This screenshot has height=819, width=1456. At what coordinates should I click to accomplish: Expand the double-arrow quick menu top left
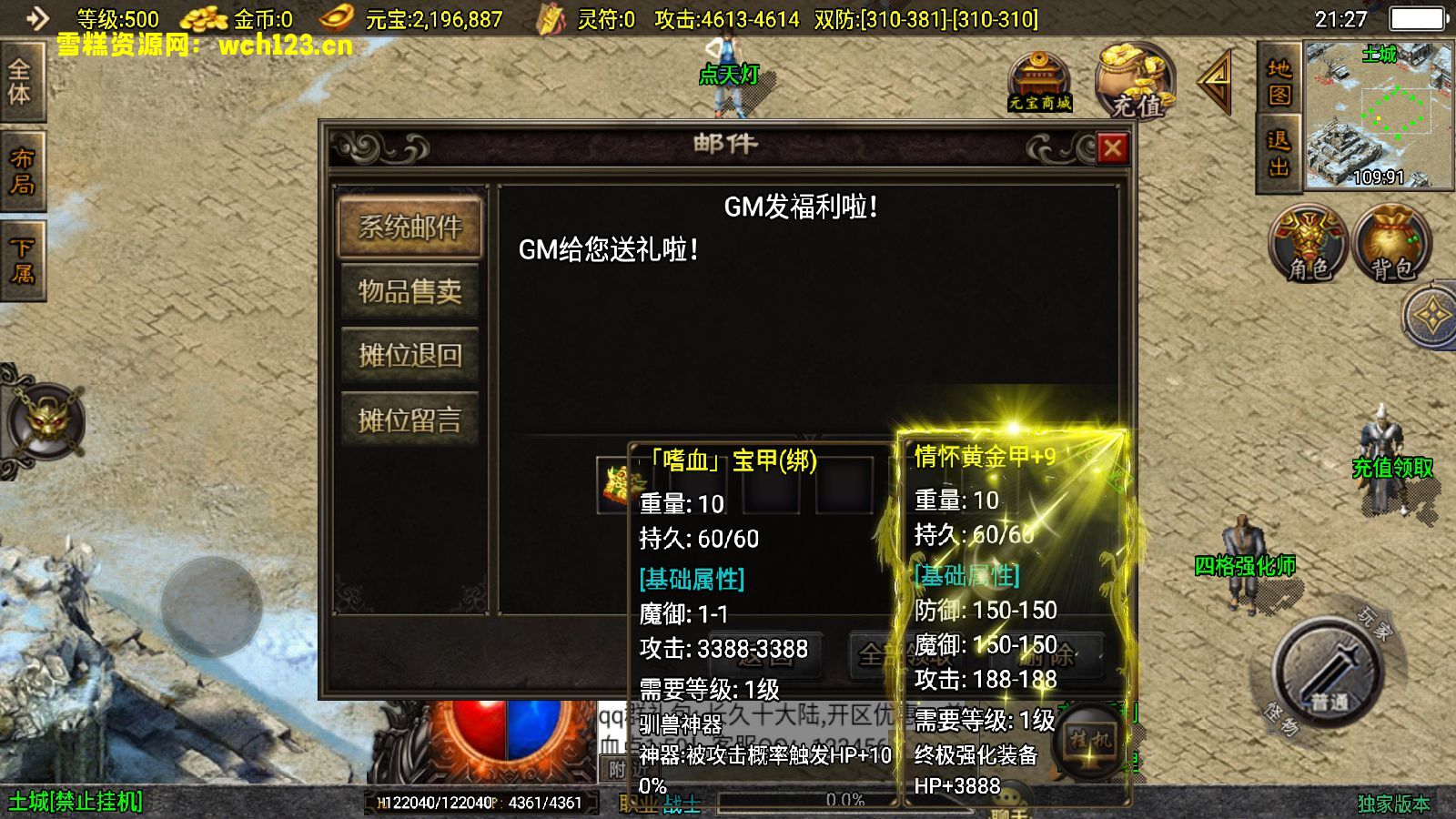click(36, 15)
